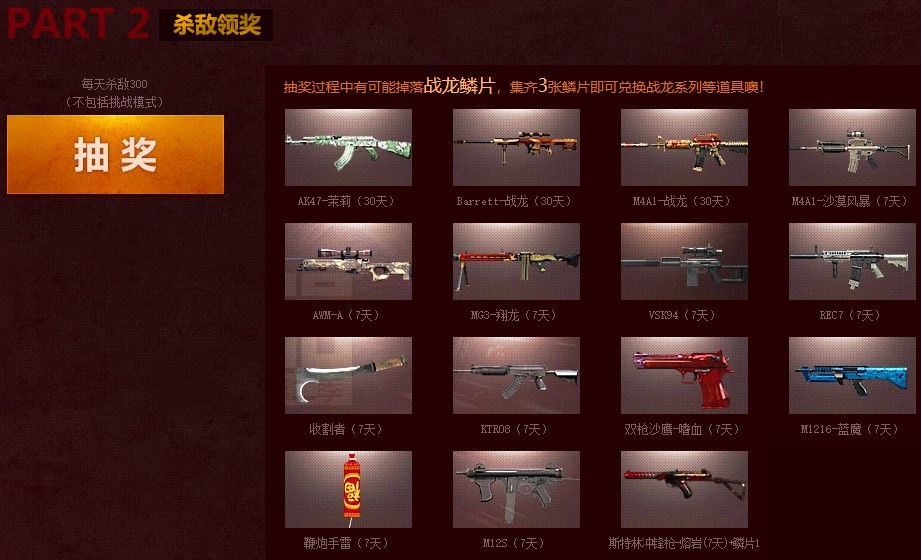
Task: Select the AK47-茉莉 rifle thumbnail
Action: 348,147
